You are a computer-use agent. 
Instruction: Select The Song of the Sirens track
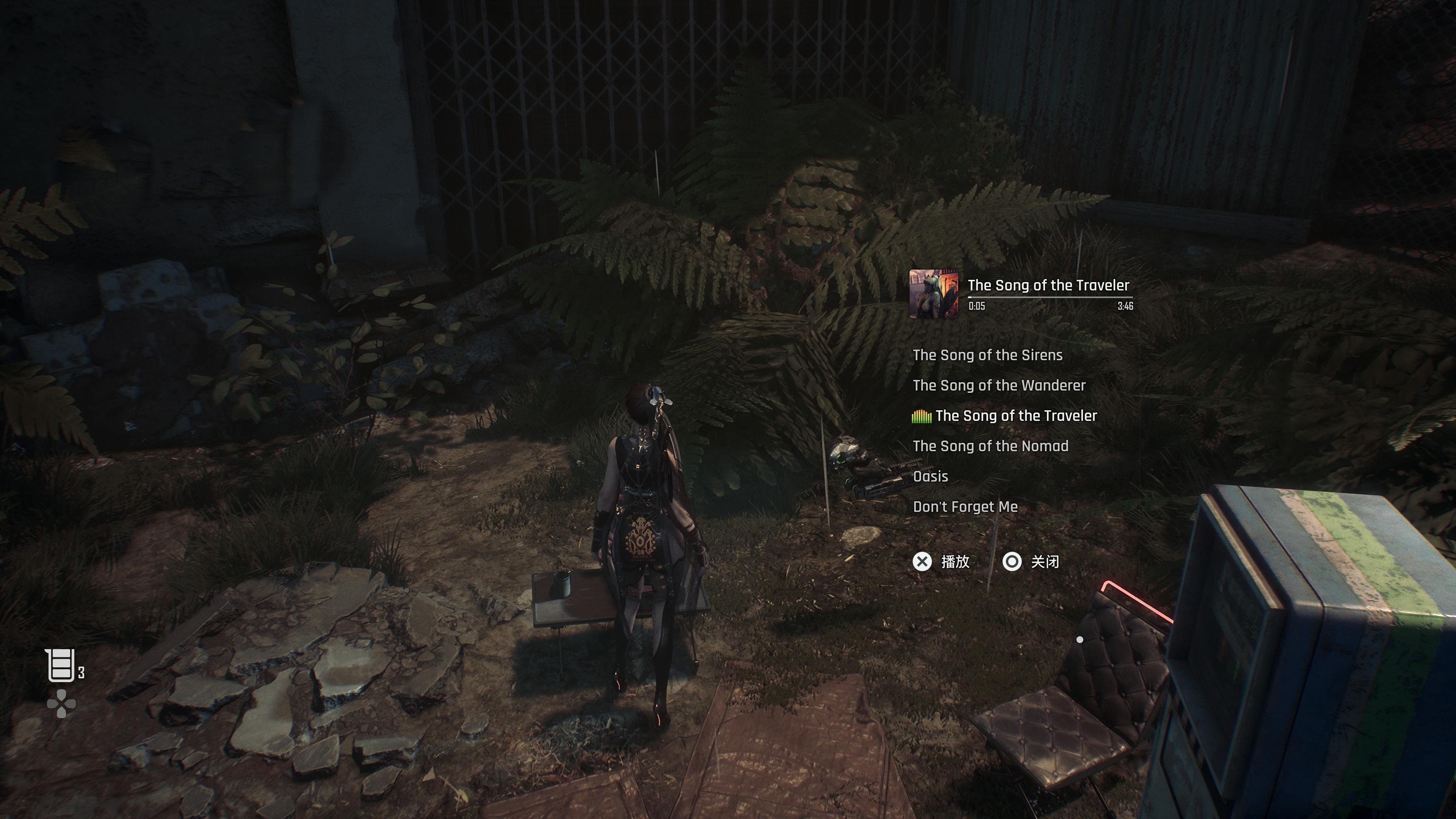987,355
